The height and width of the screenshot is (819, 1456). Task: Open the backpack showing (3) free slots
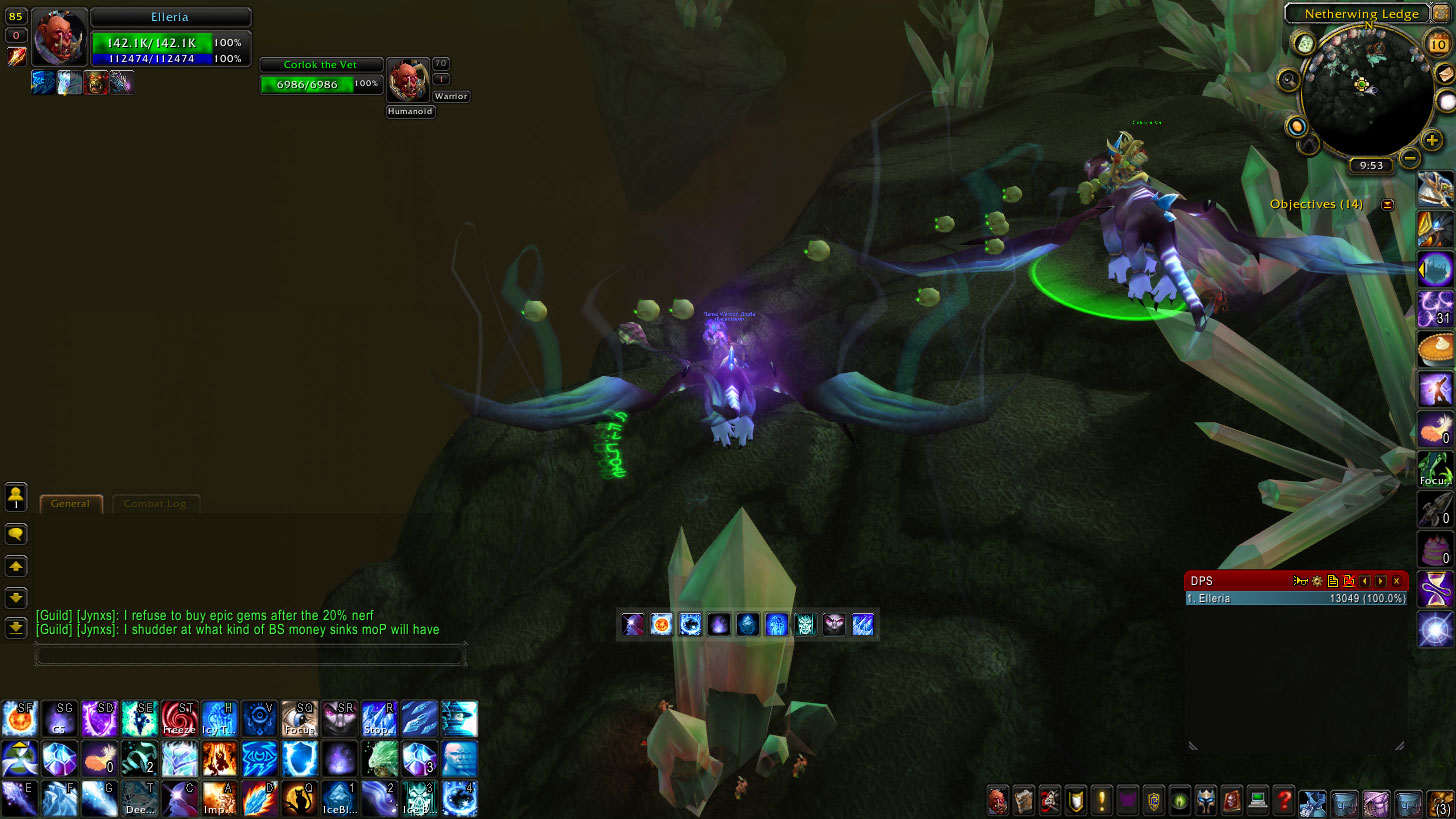click(x=1441, y=802)
